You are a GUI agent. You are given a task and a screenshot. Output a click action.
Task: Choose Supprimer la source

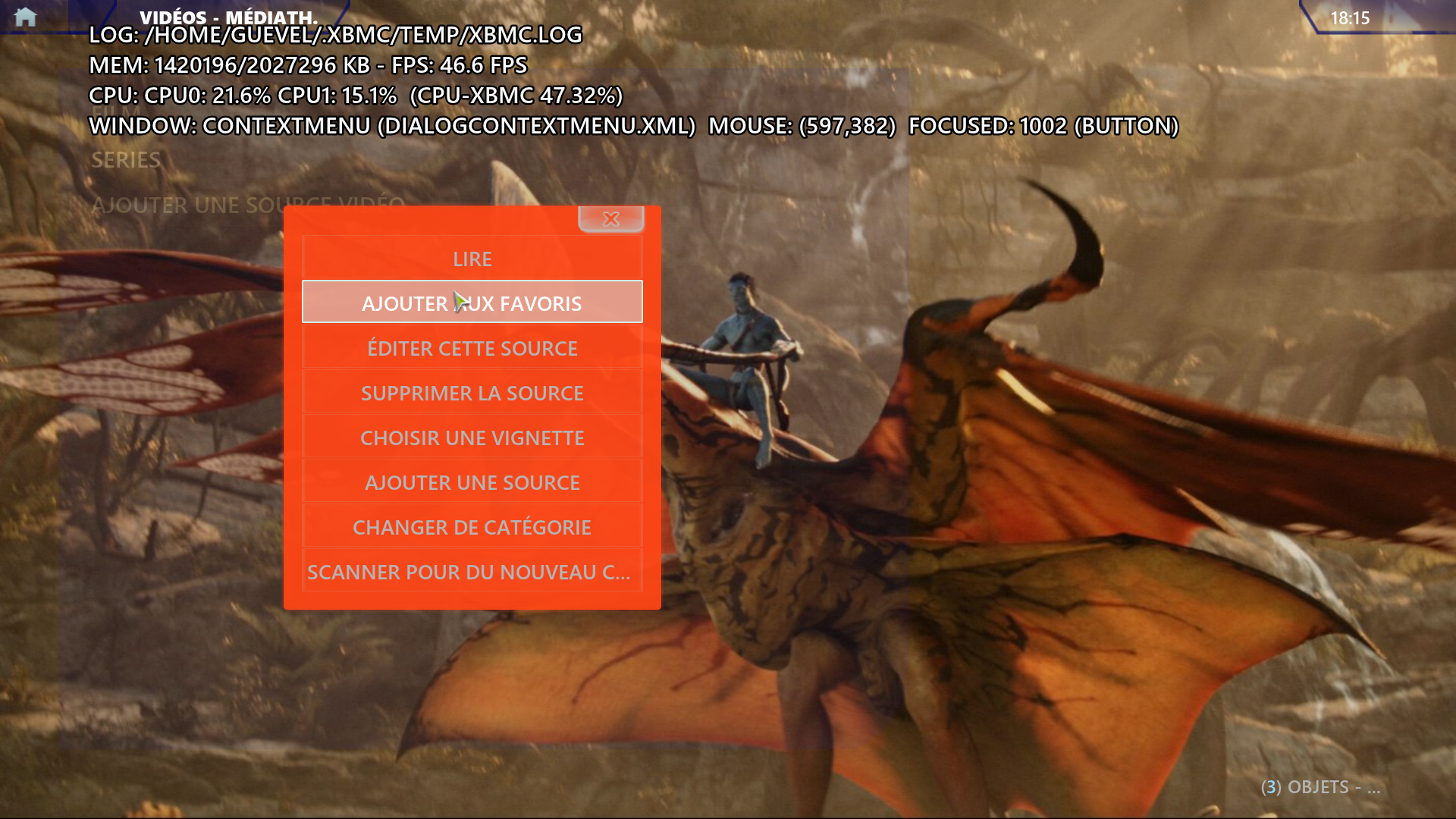[x=472, y=394]
